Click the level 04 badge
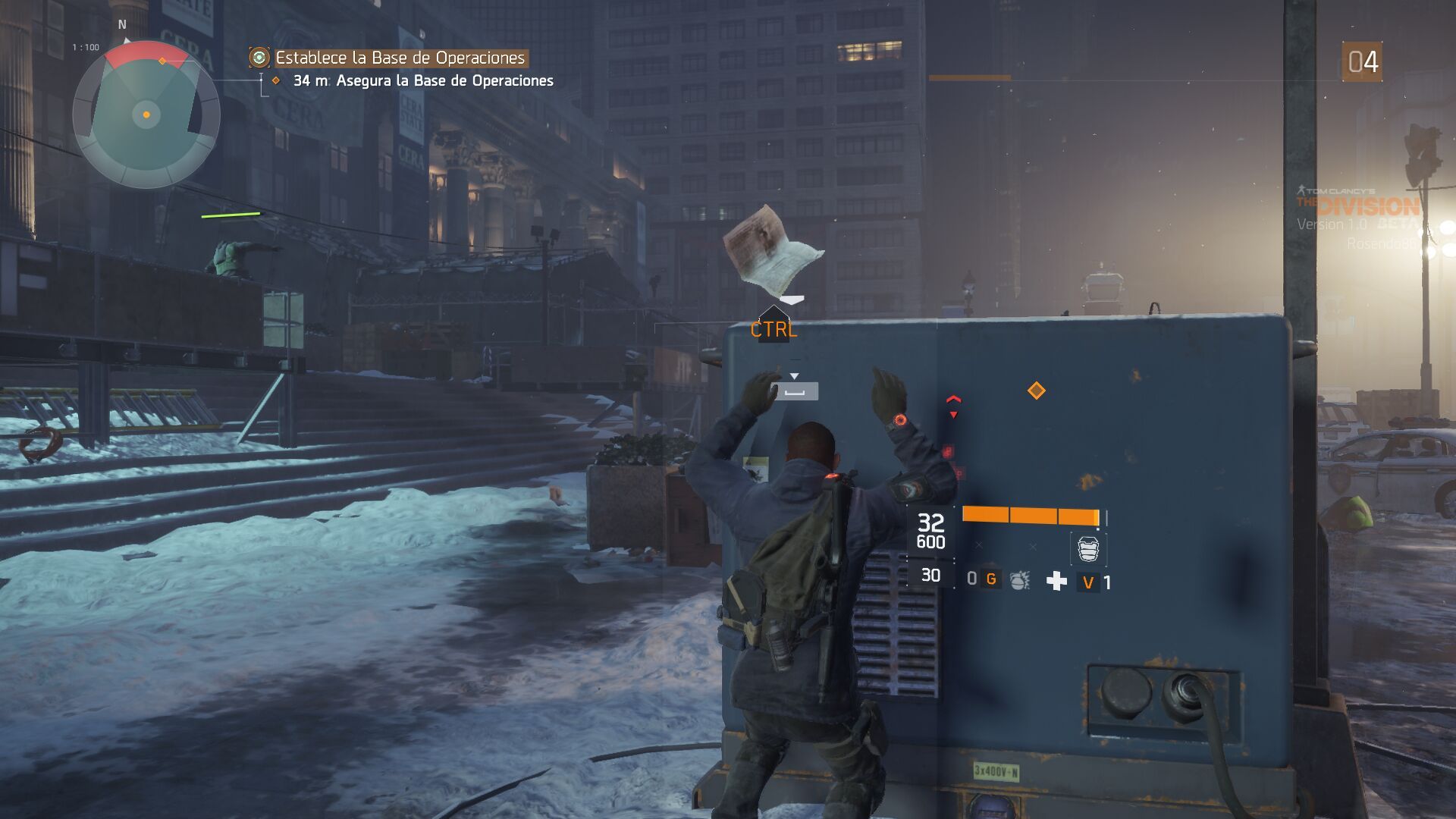Image resolution: width=1456 pixels, height=819 pixels. pos(1362,61)
